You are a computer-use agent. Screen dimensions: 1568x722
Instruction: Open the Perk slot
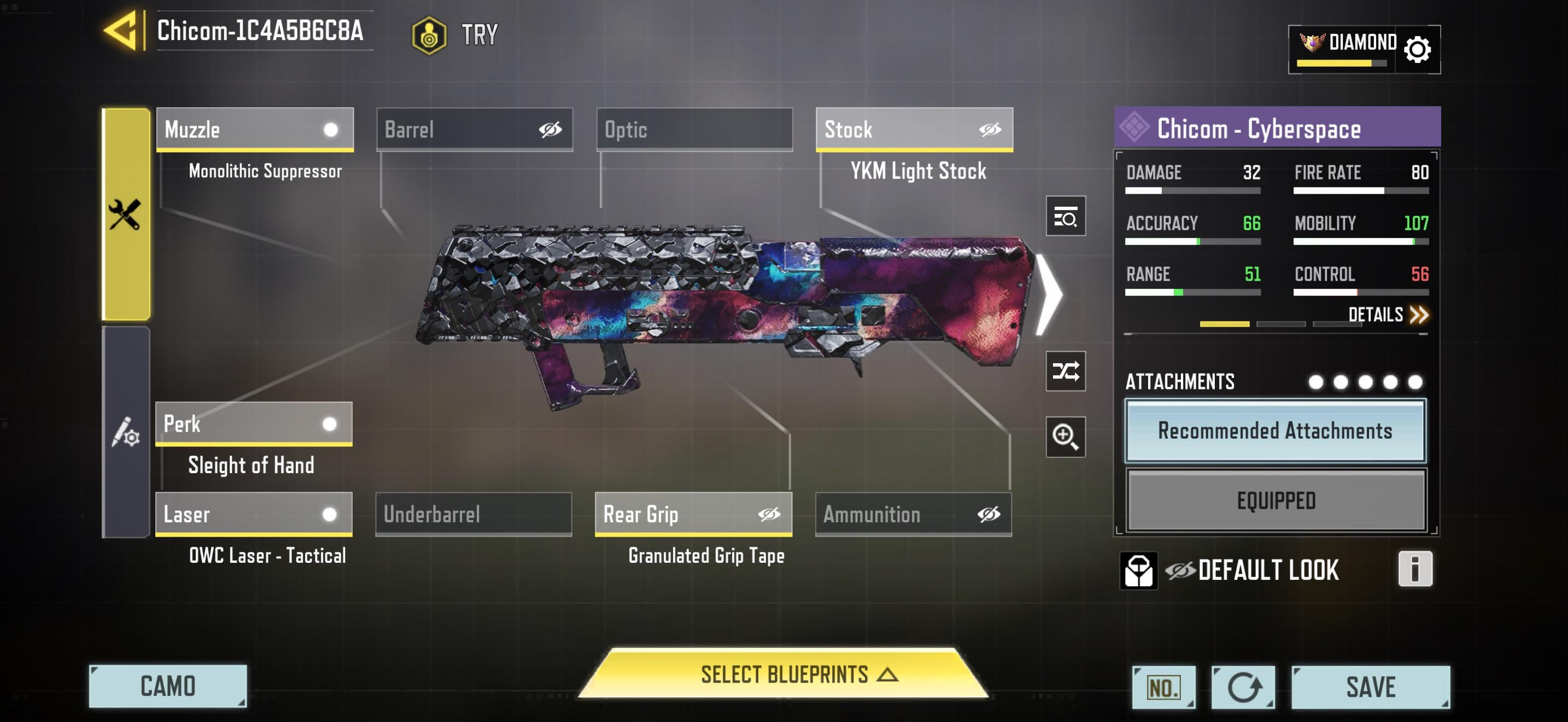tap(253, 424)
